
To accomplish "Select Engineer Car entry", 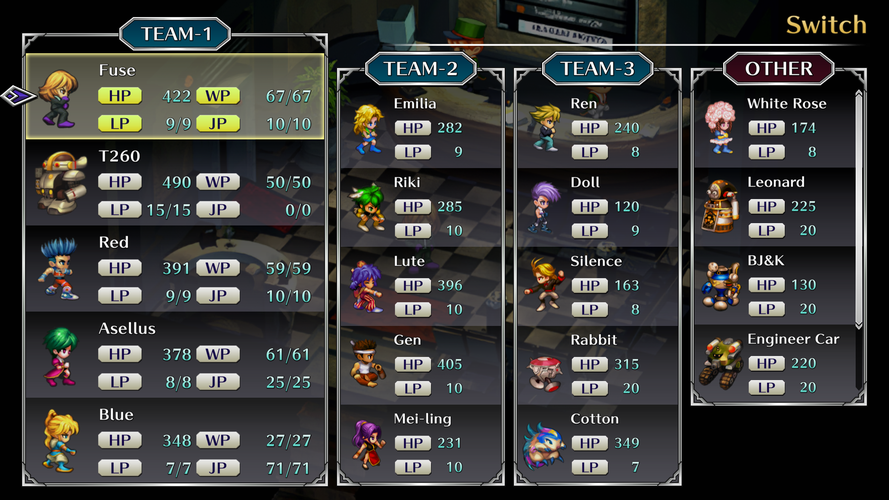I will pyautogui.click(x=773, y=363).
